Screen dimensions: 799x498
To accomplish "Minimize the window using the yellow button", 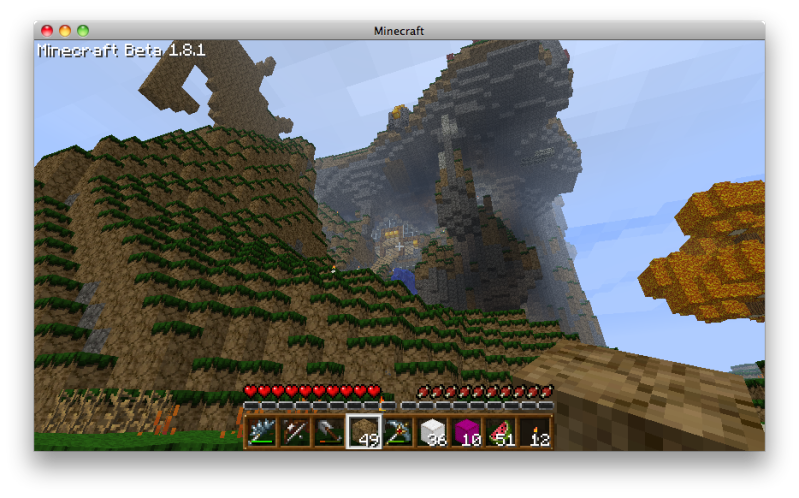I will (65, 31).
